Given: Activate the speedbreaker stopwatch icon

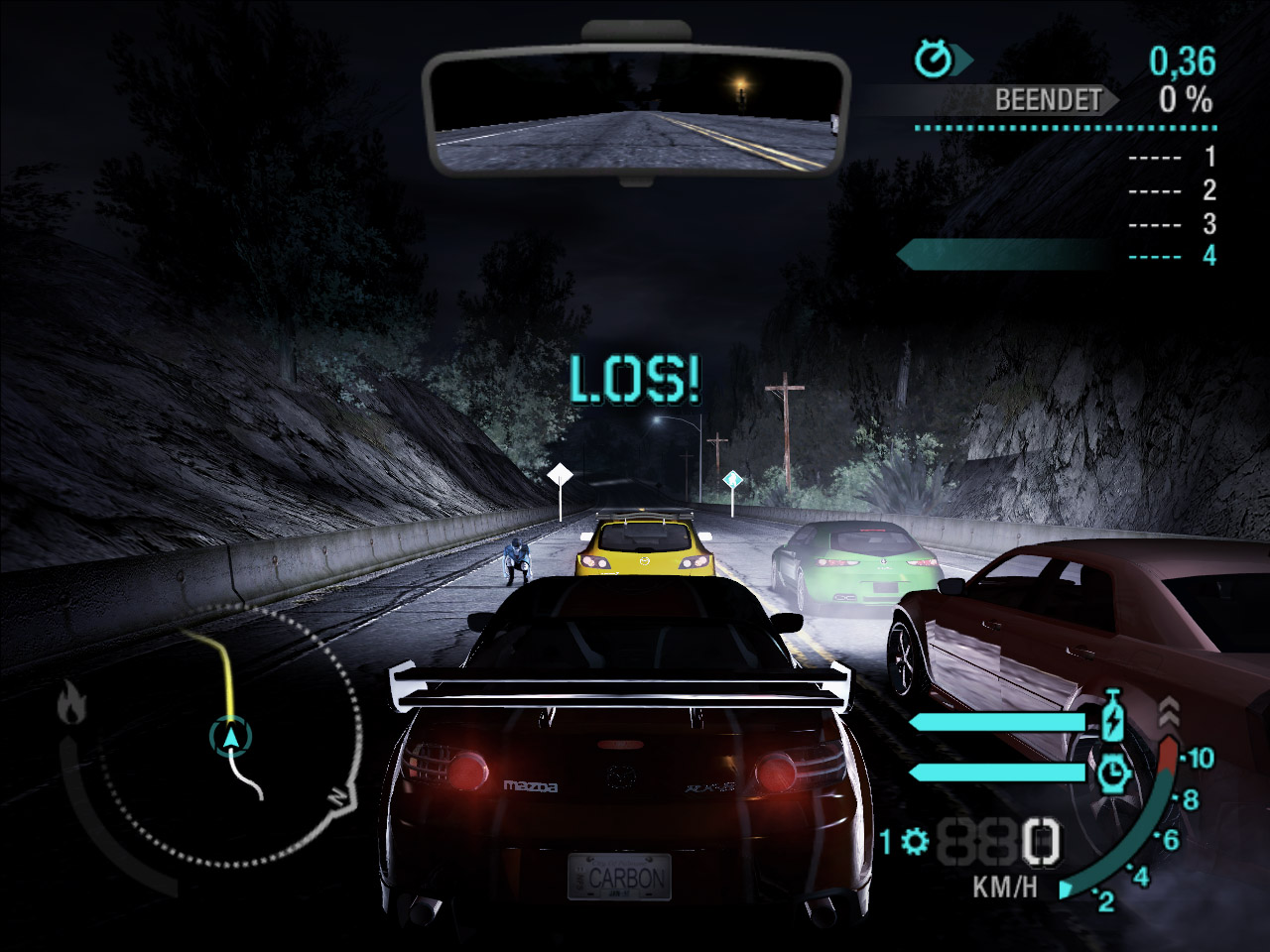Looking at the screenshot, I should click(x=1115, y=772).
